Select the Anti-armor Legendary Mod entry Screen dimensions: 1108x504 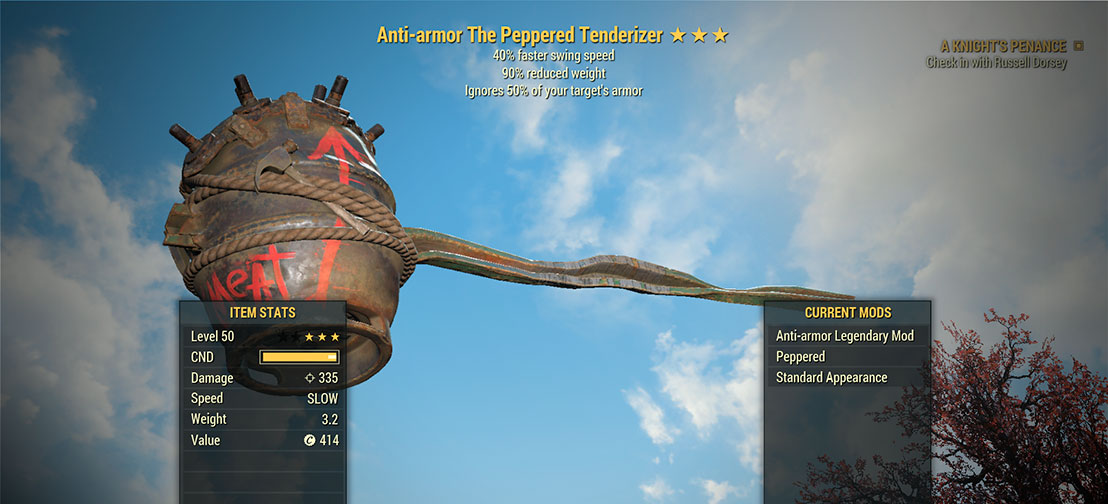point(845,336)
